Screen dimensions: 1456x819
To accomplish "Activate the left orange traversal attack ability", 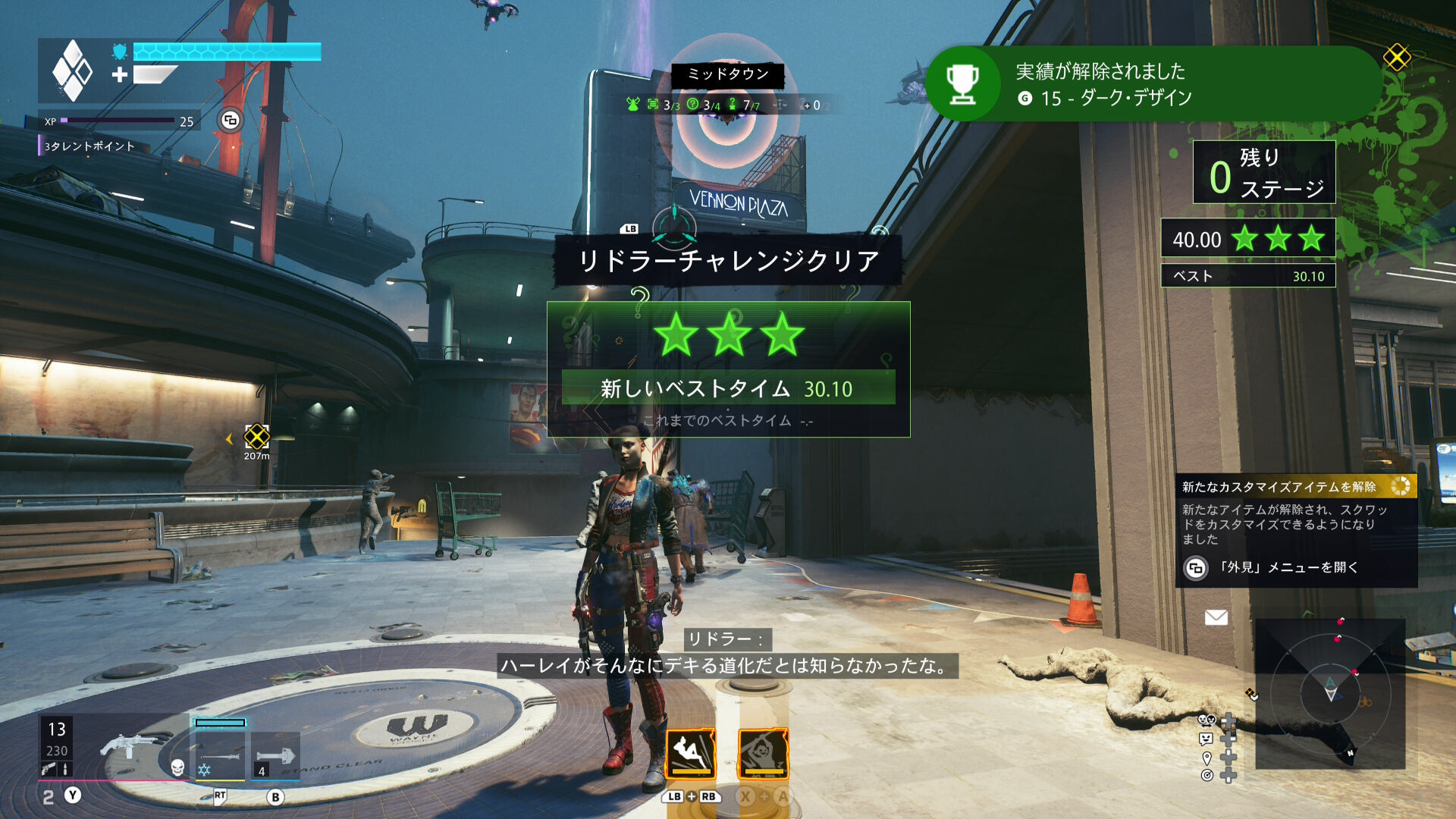I will point(690,754).
